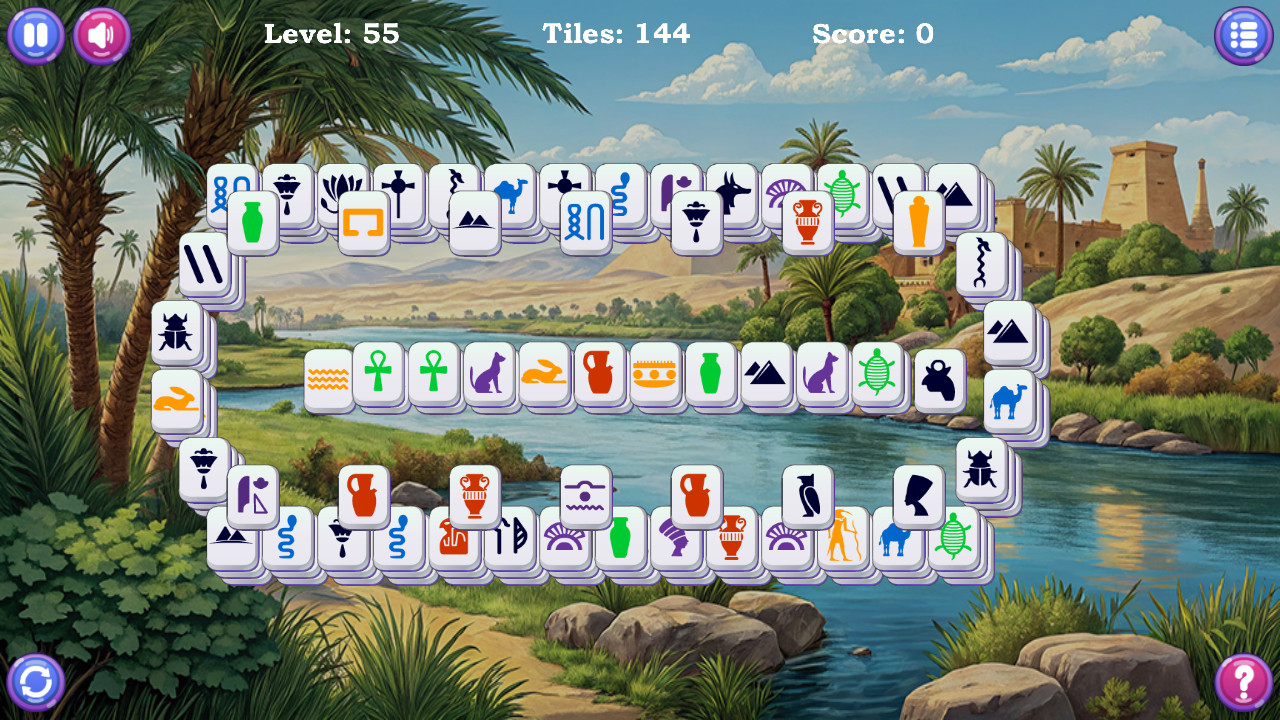Select the black scarab beetle tile
The height and width of the screenshot is (720, 1280).
[x=175, y=330]
